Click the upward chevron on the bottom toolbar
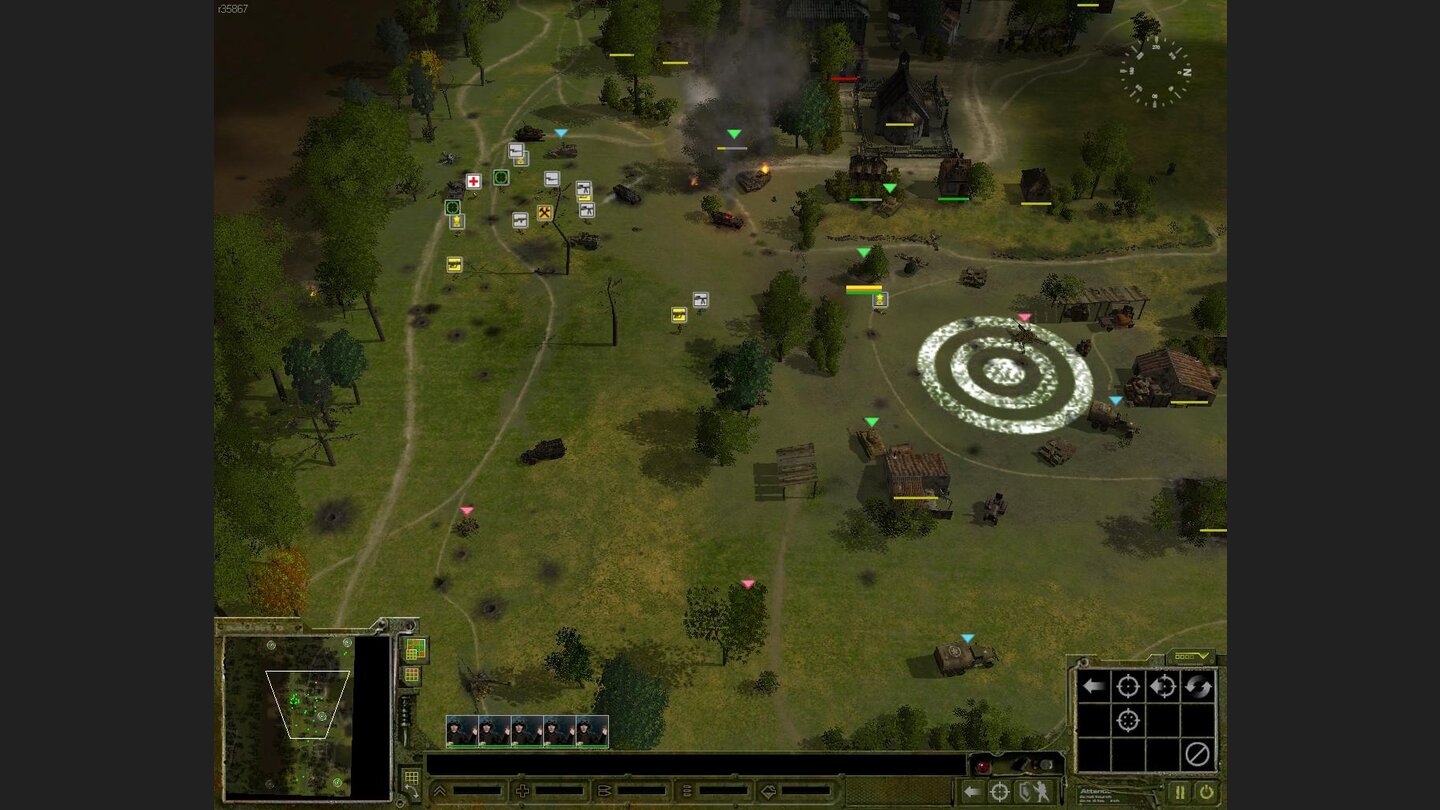This screenshot has width=1440, height=810. coord(438,791)
